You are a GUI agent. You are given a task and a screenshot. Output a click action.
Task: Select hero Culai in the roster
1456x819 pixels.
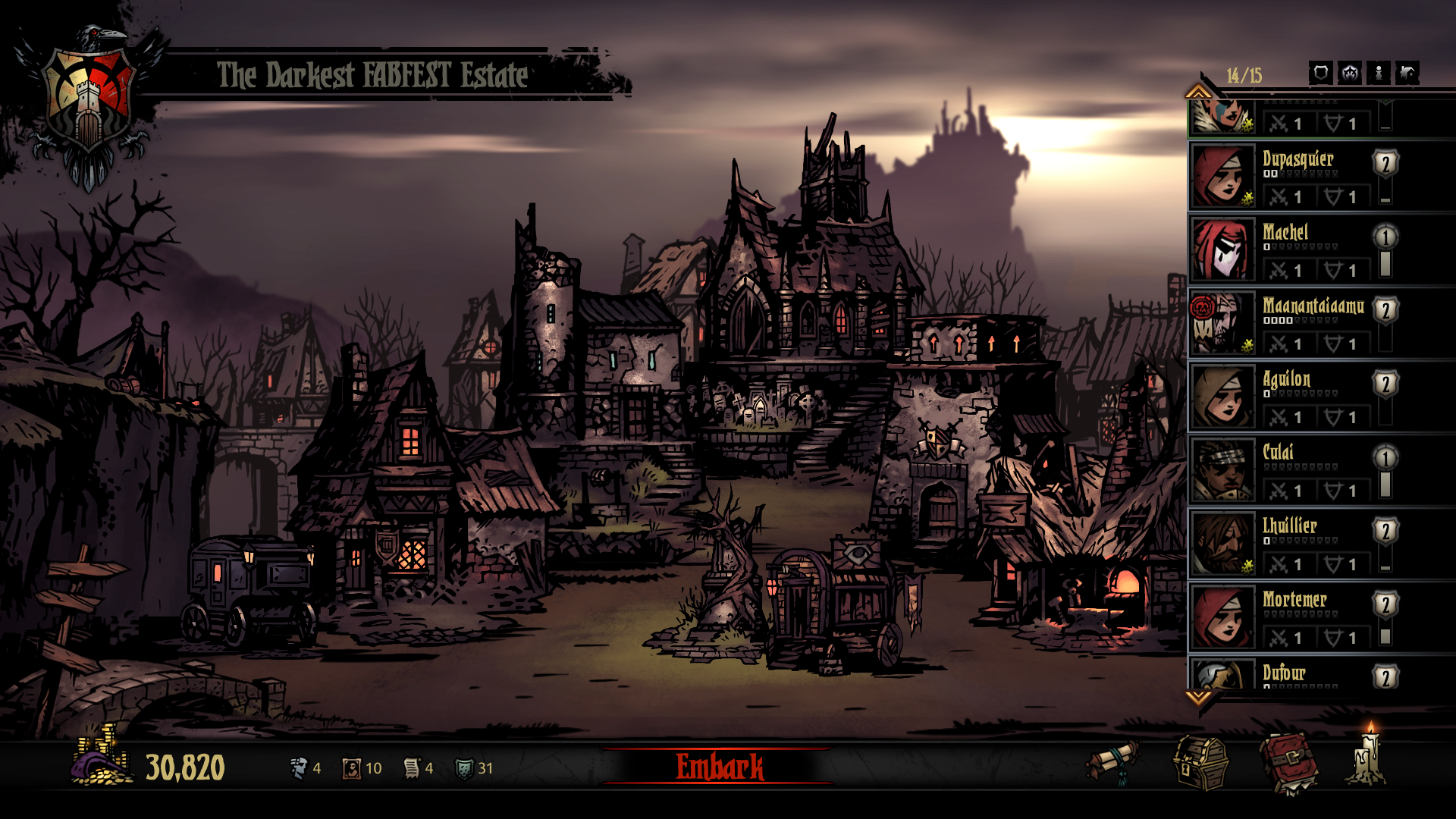[1297, 471]
